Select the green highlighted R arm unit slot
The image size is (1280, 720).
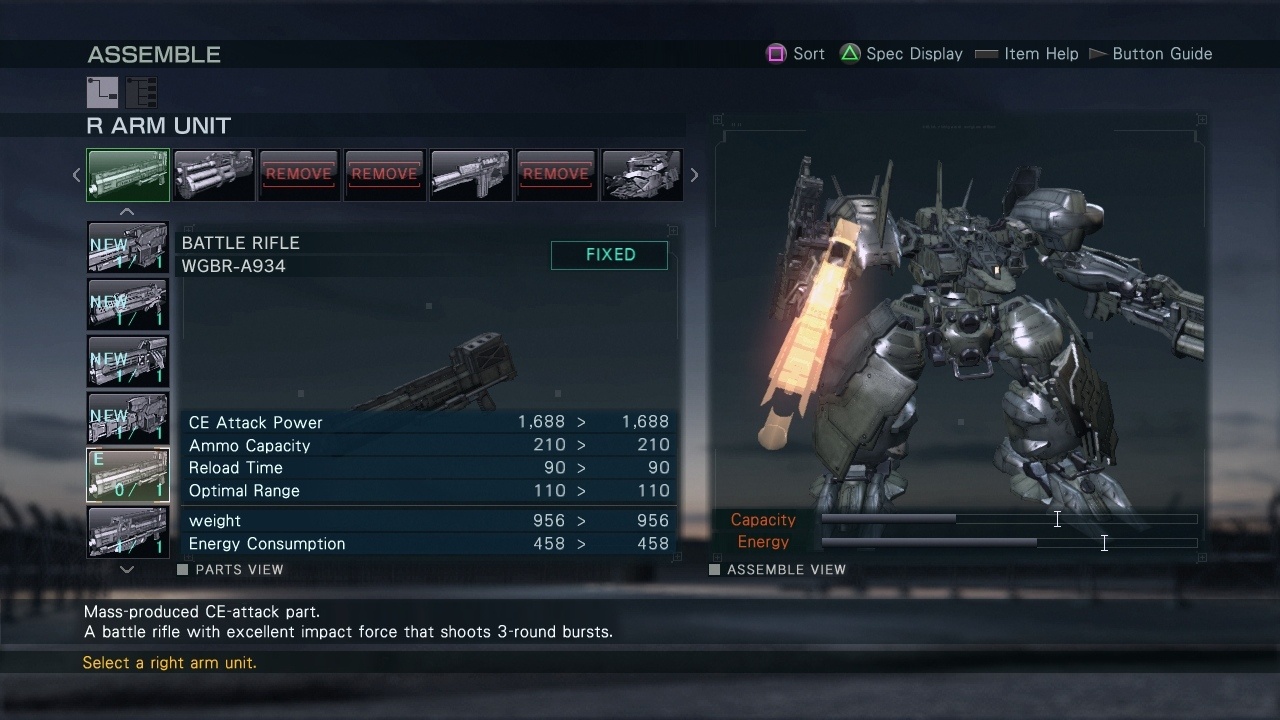pyautogui.click(x=128, y=175)
